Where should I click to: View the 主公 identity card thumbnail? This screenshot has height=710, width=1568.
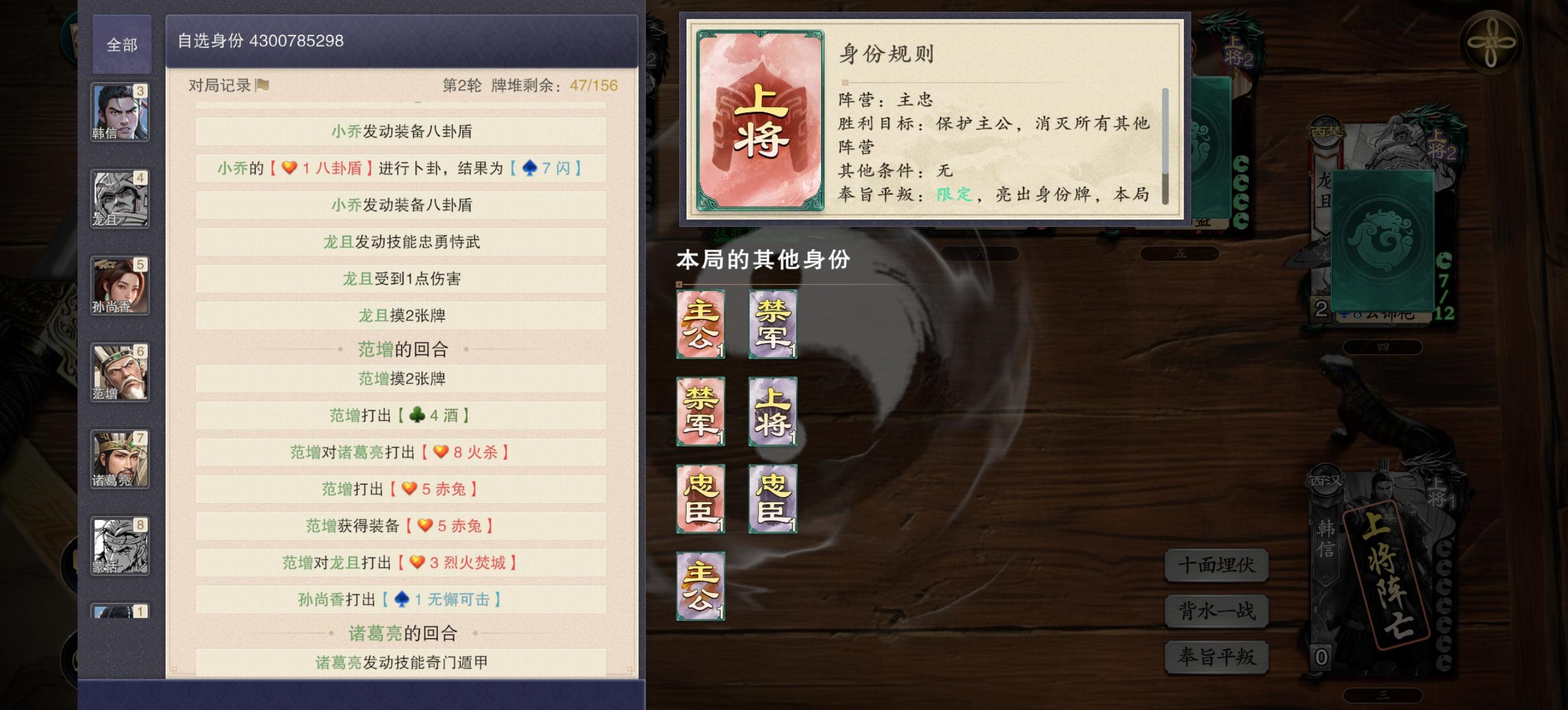700,325
